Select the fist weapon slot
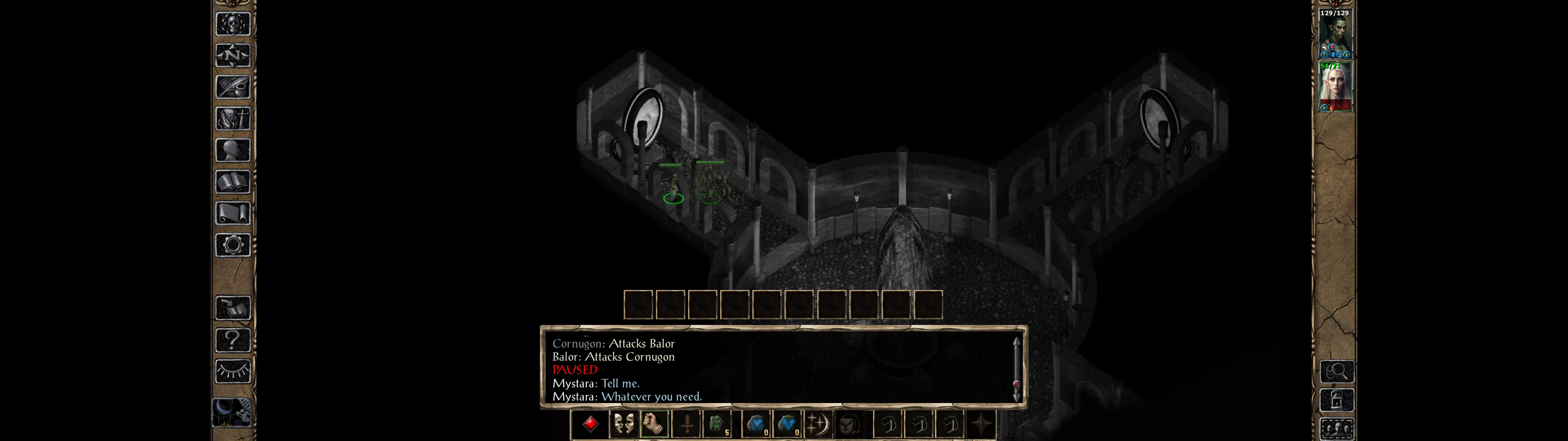 coord(654,424)
